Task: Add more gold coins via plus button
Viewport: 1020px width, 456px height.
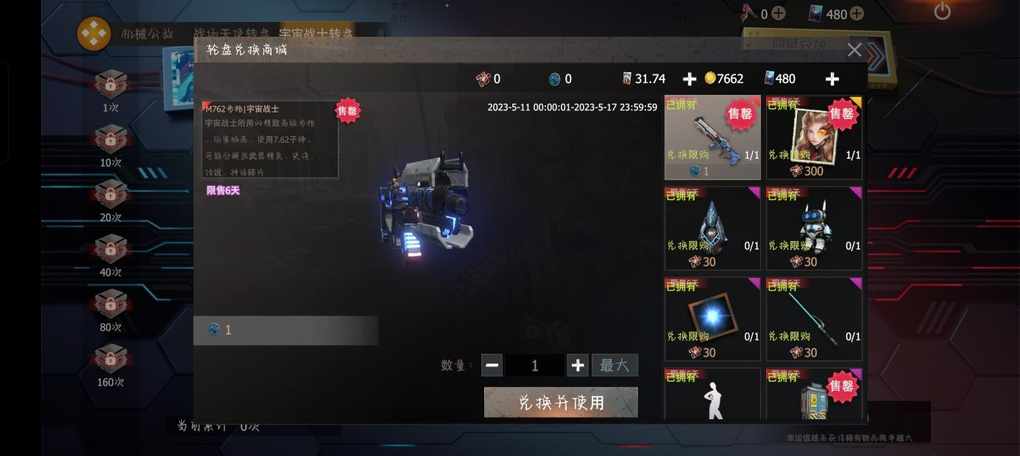Action: point(689,79)
